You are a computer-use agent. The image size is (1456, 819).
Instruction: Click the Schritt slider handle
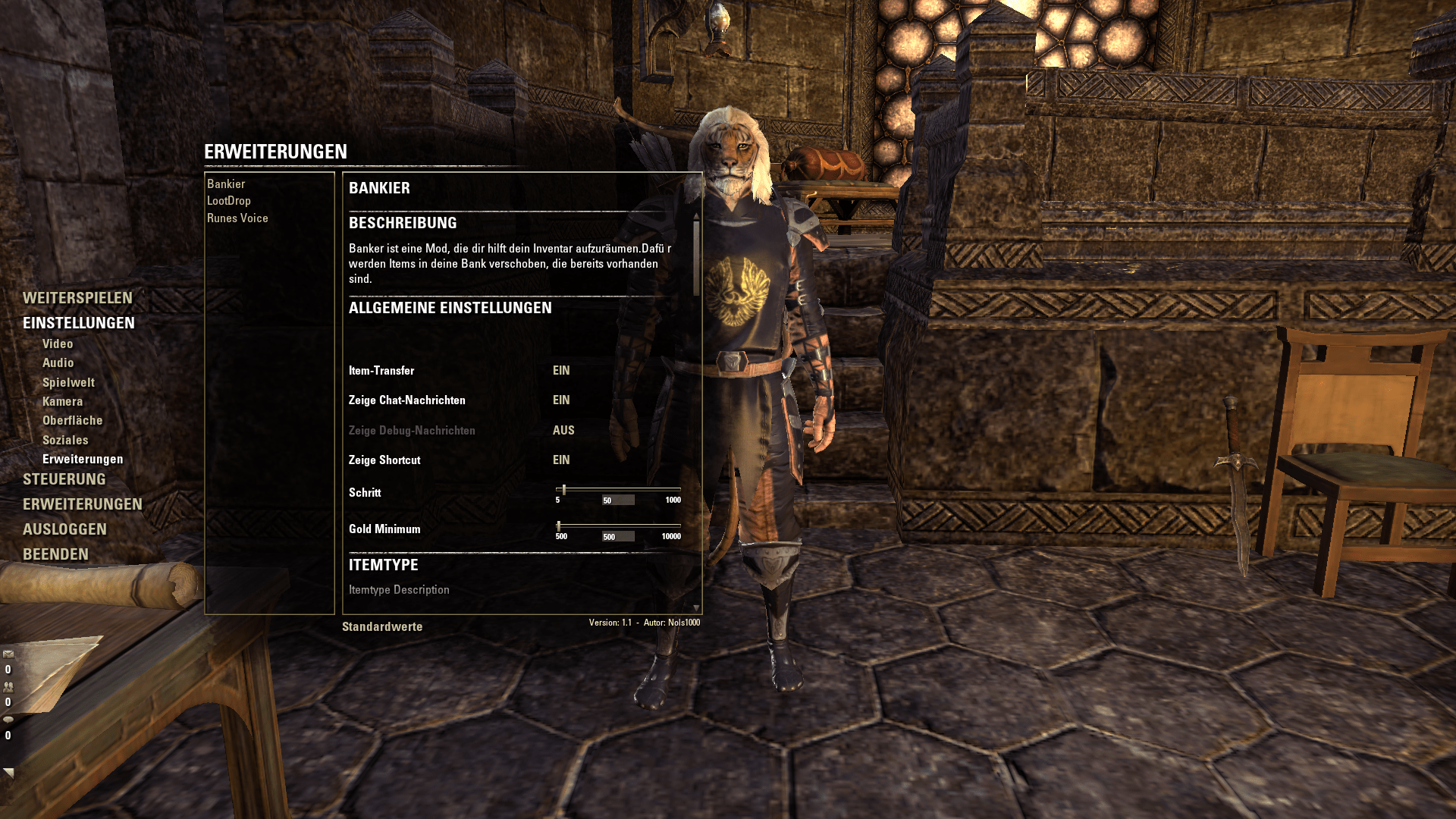[x=564, y=490]
